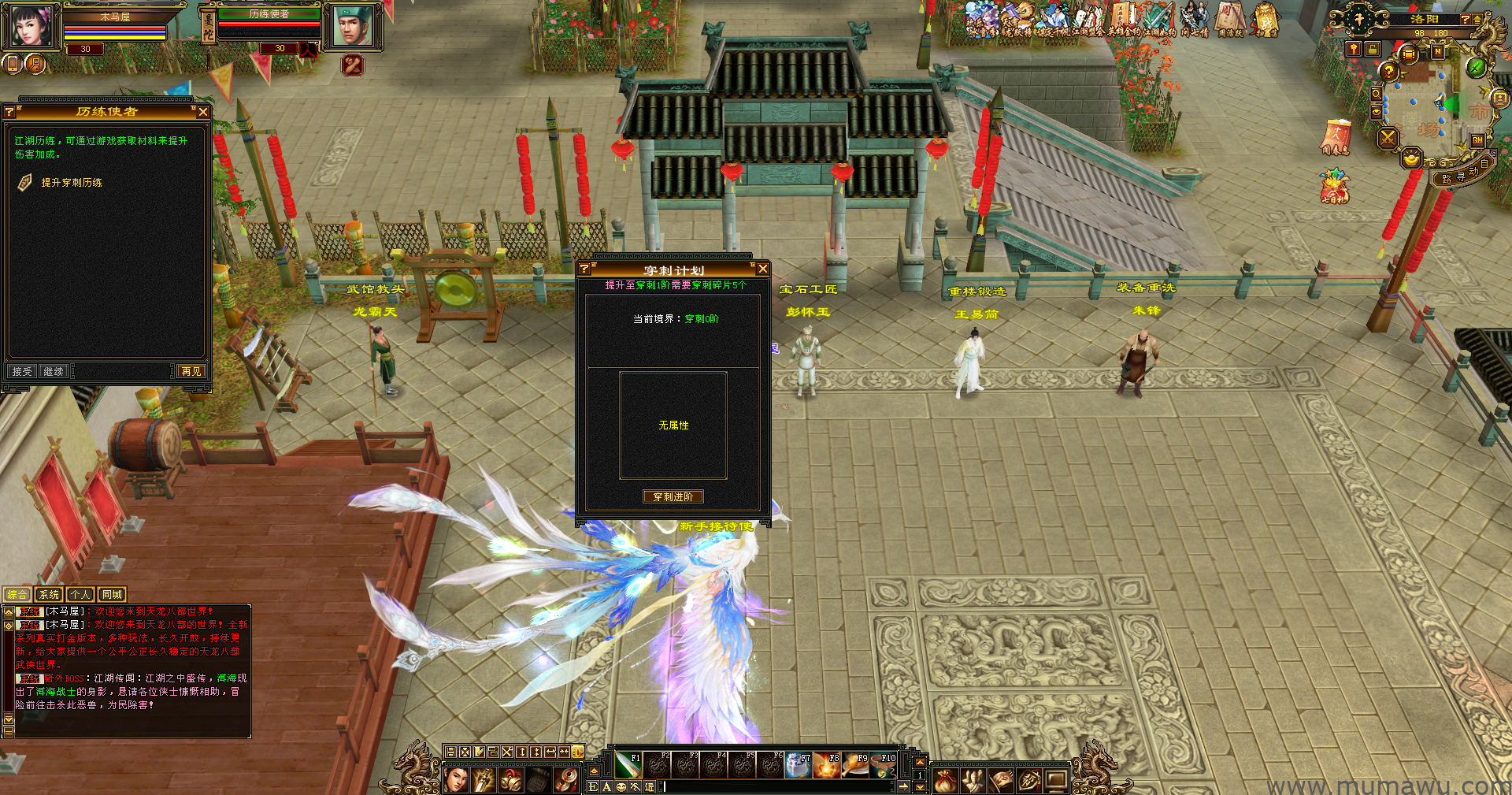Image resolution: width=1512 pixels, height=795 pixels.
Task: Open the 七日礼 seven-day gift icon
Action: point(1335,188)
